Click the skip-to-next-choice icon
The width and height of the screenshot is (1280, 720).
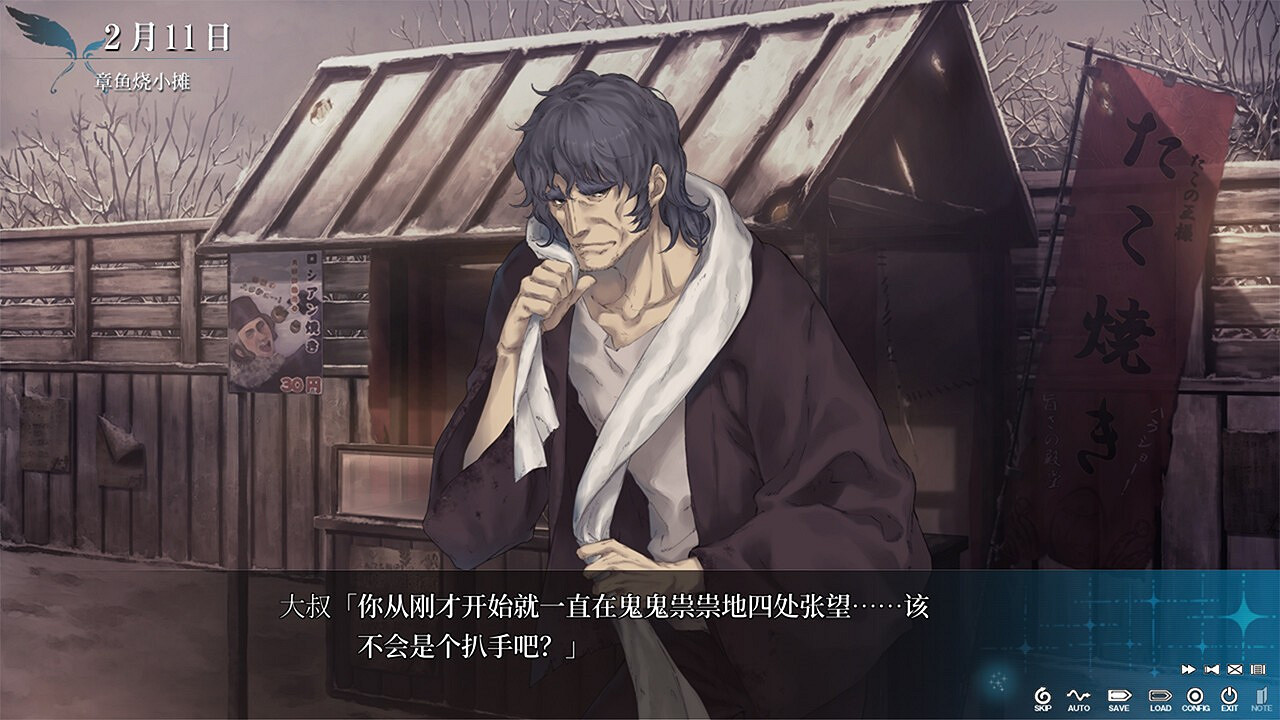point(1213,669)
